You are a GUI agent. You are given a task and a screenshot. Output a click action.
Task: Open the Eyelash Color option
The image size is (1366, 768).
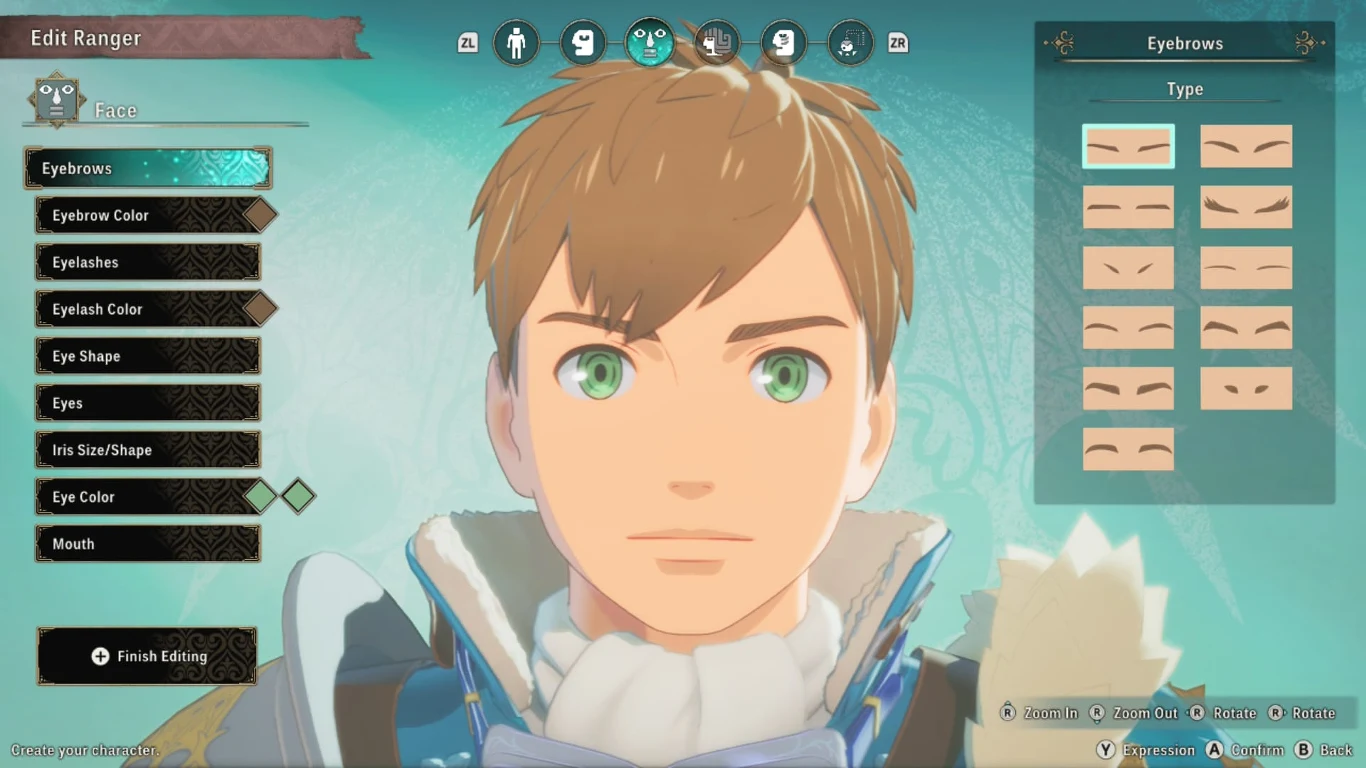(x=147, y=309)
